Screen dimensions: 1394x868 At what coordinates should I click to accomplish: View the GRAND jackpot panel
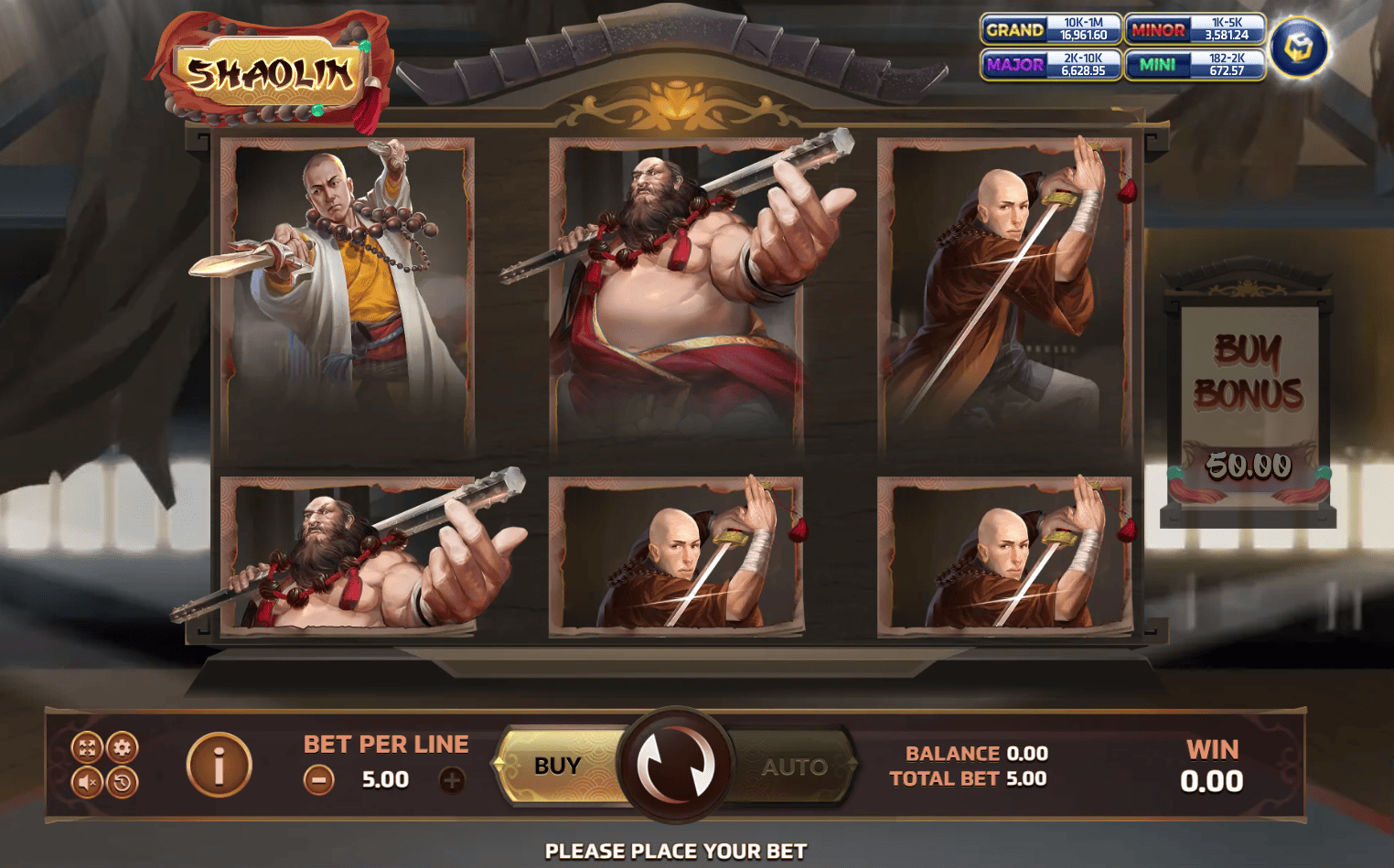point(1050,29)
